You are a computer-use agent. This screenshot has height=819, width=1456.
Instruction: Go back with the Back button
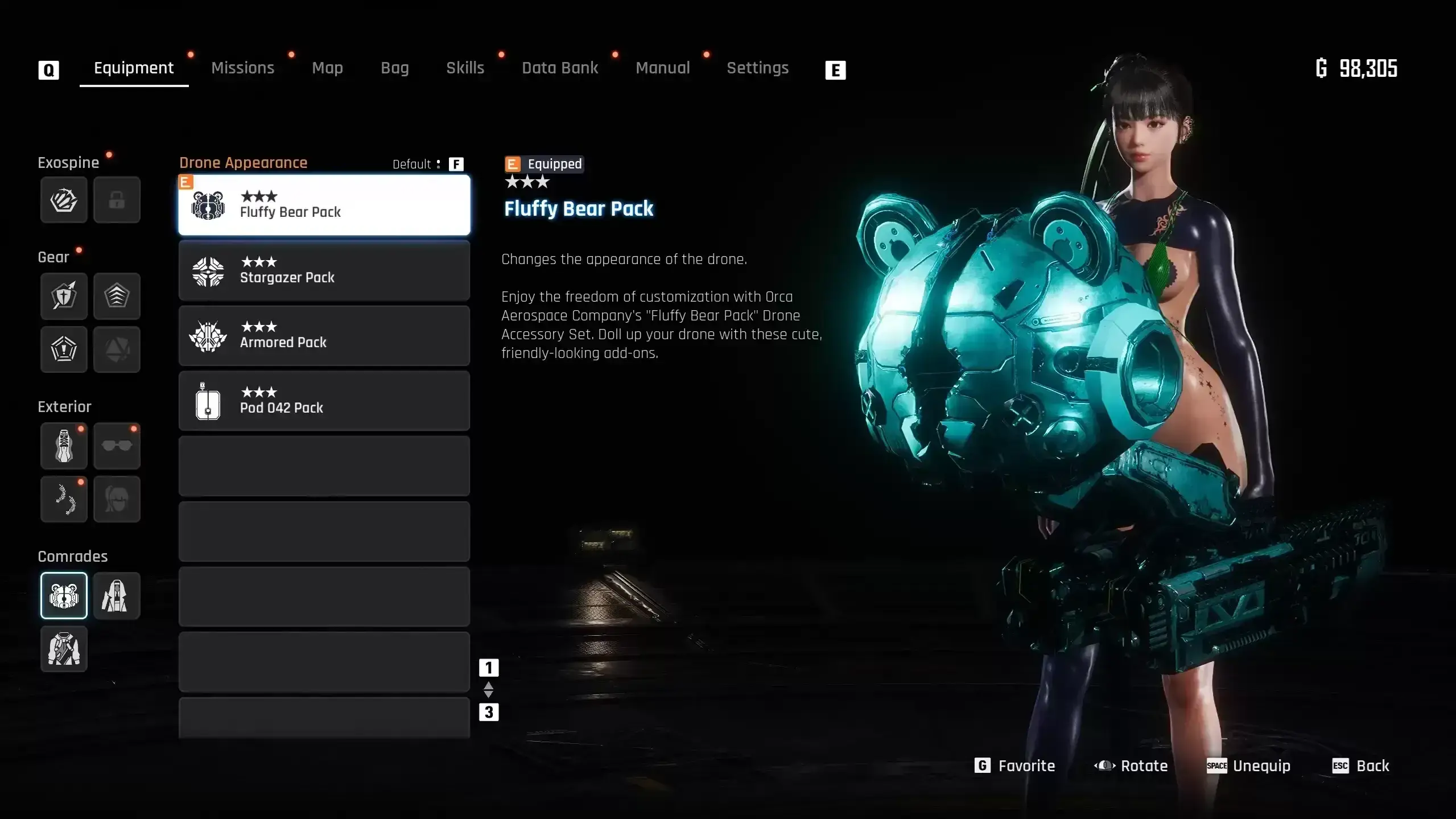1360,766
